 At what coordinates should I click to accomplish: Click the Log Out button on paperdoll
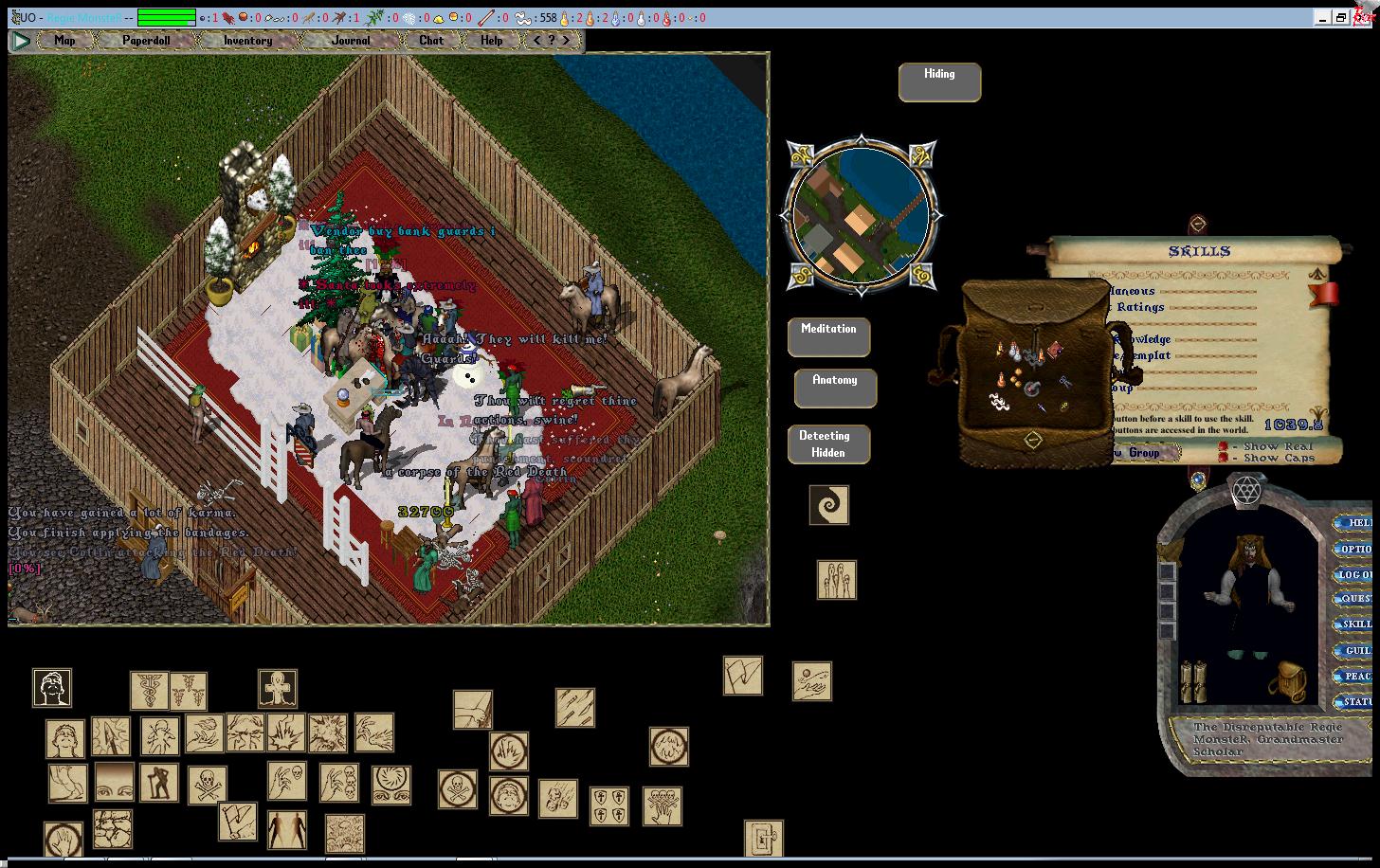pos(1353,574)
